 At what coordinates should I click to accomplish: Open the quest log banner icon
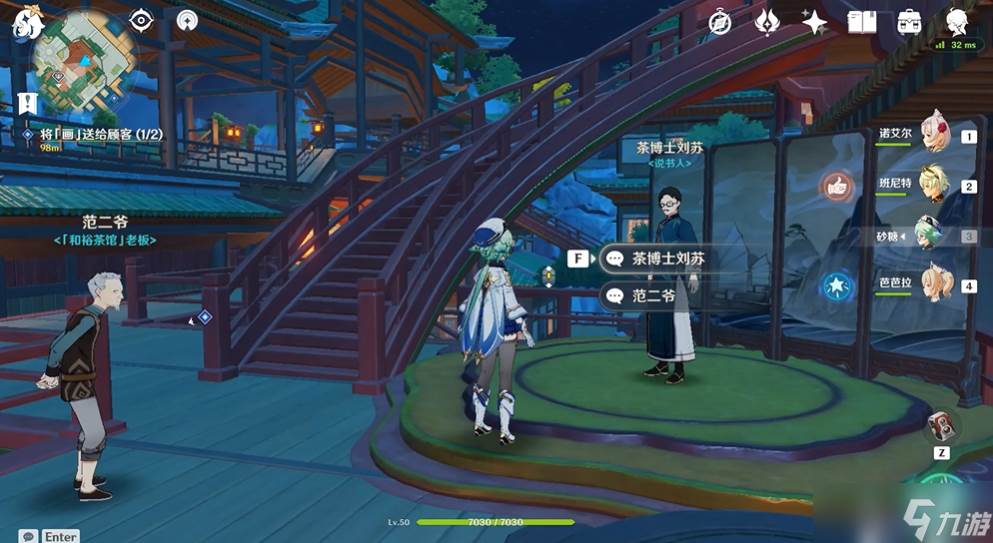click(x=27, y=102)
